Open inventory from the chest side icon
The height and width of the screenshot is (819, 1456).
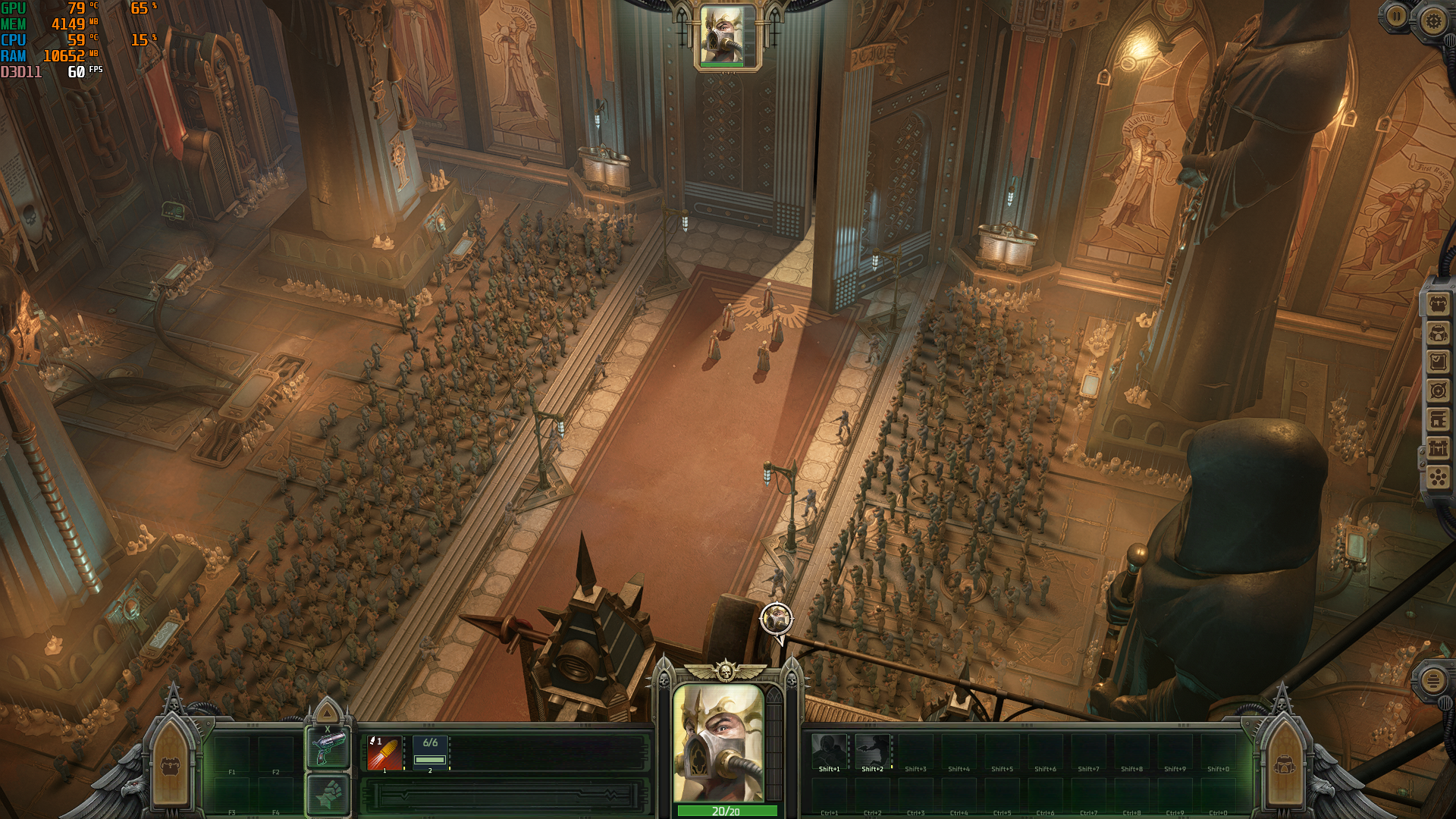1438,305
